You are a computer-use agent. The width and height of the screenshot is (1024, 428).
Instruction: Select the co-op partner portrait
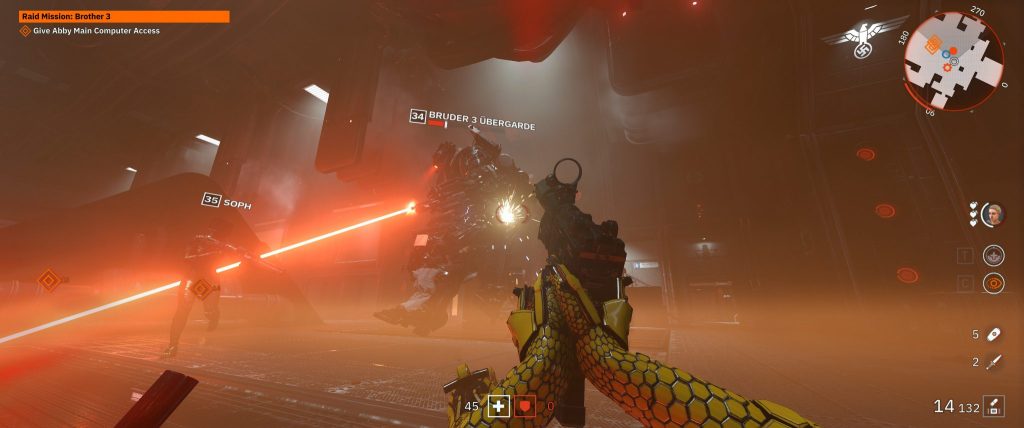click(993, 214)
